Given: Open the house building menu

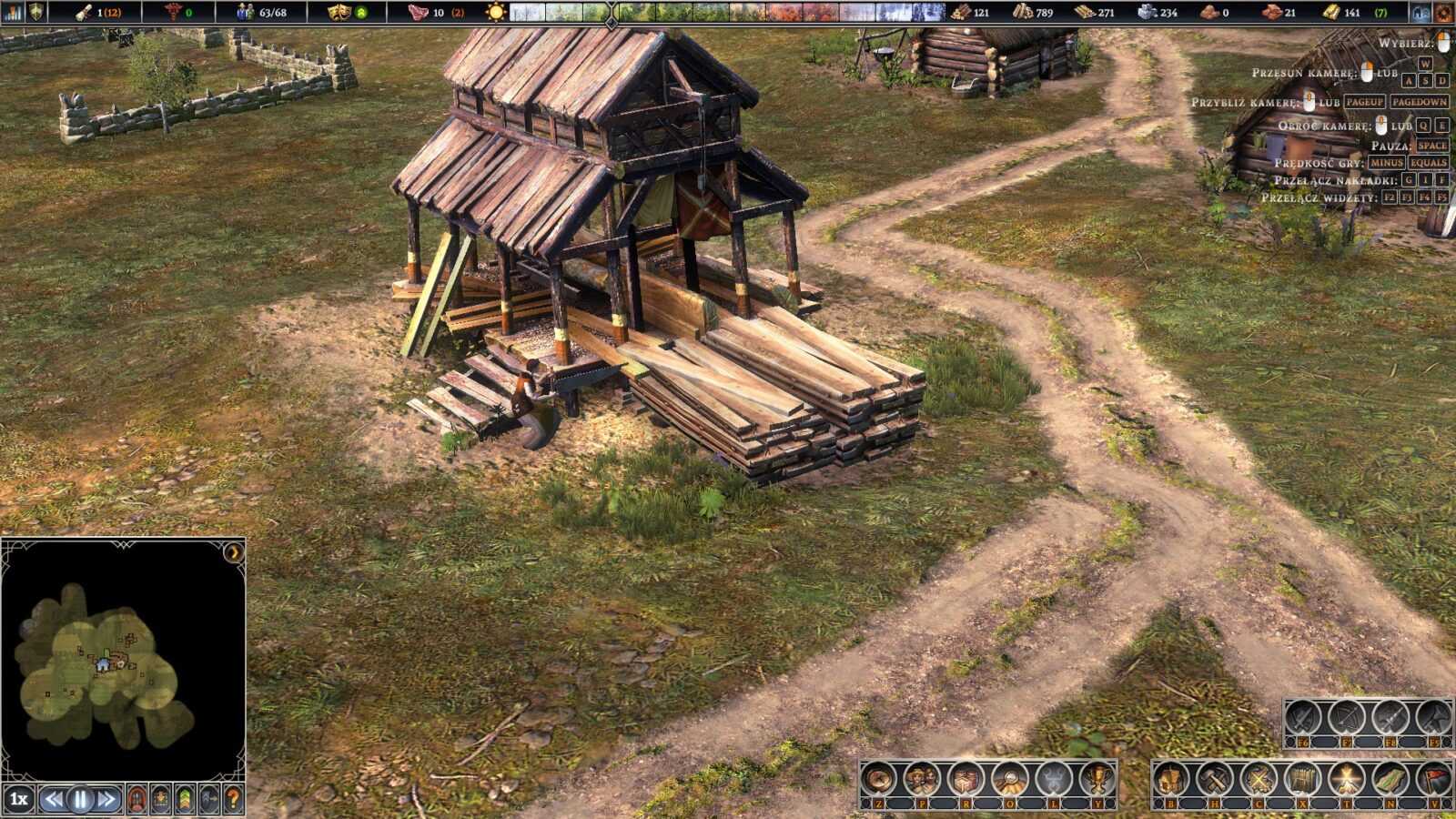Looking at the screenshot, I should [1170, 780].
